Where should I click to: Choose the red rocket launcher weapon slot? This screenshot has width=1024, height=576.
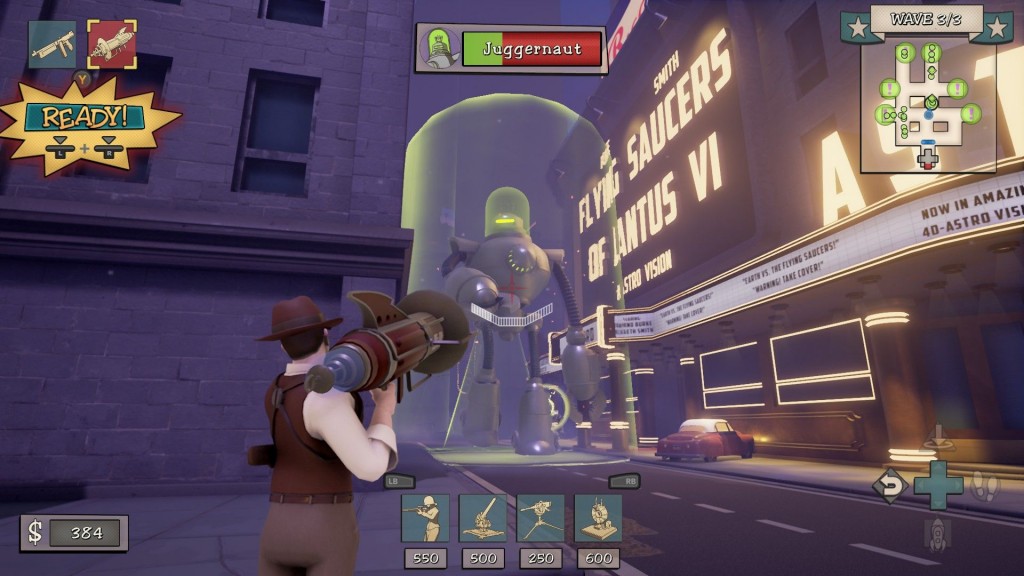coord(111,44)
